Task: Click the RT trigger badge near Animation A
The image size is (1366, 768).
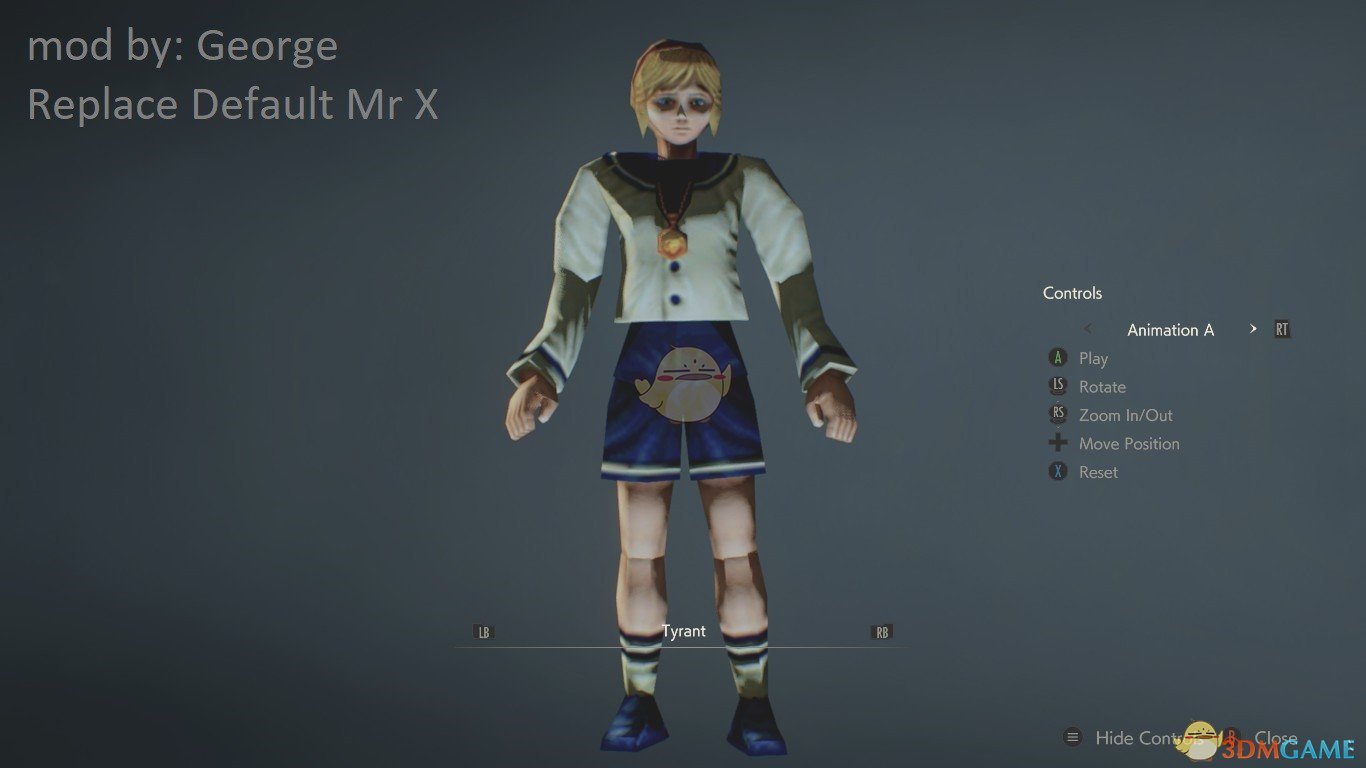Action: click(1281, 328)
